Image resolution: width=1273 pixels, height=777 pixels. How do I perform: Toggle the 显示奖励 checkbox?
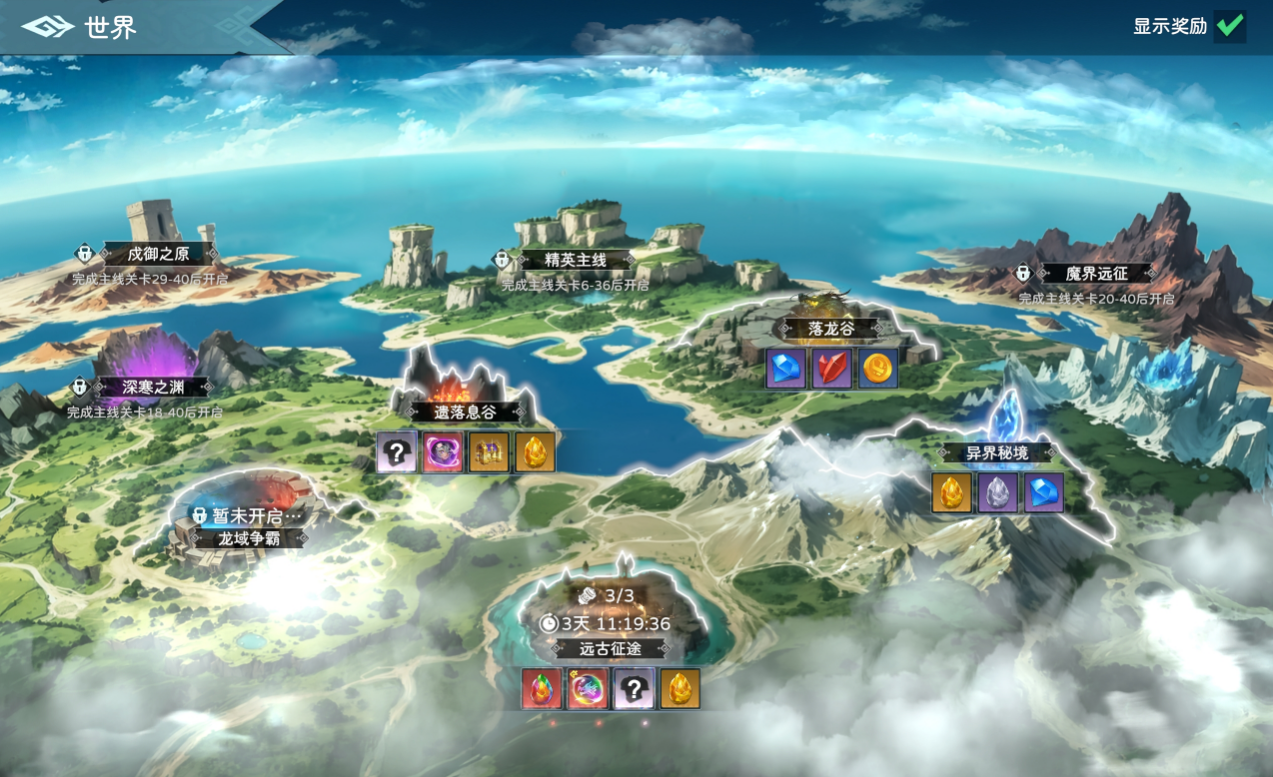click(1229, 26)
